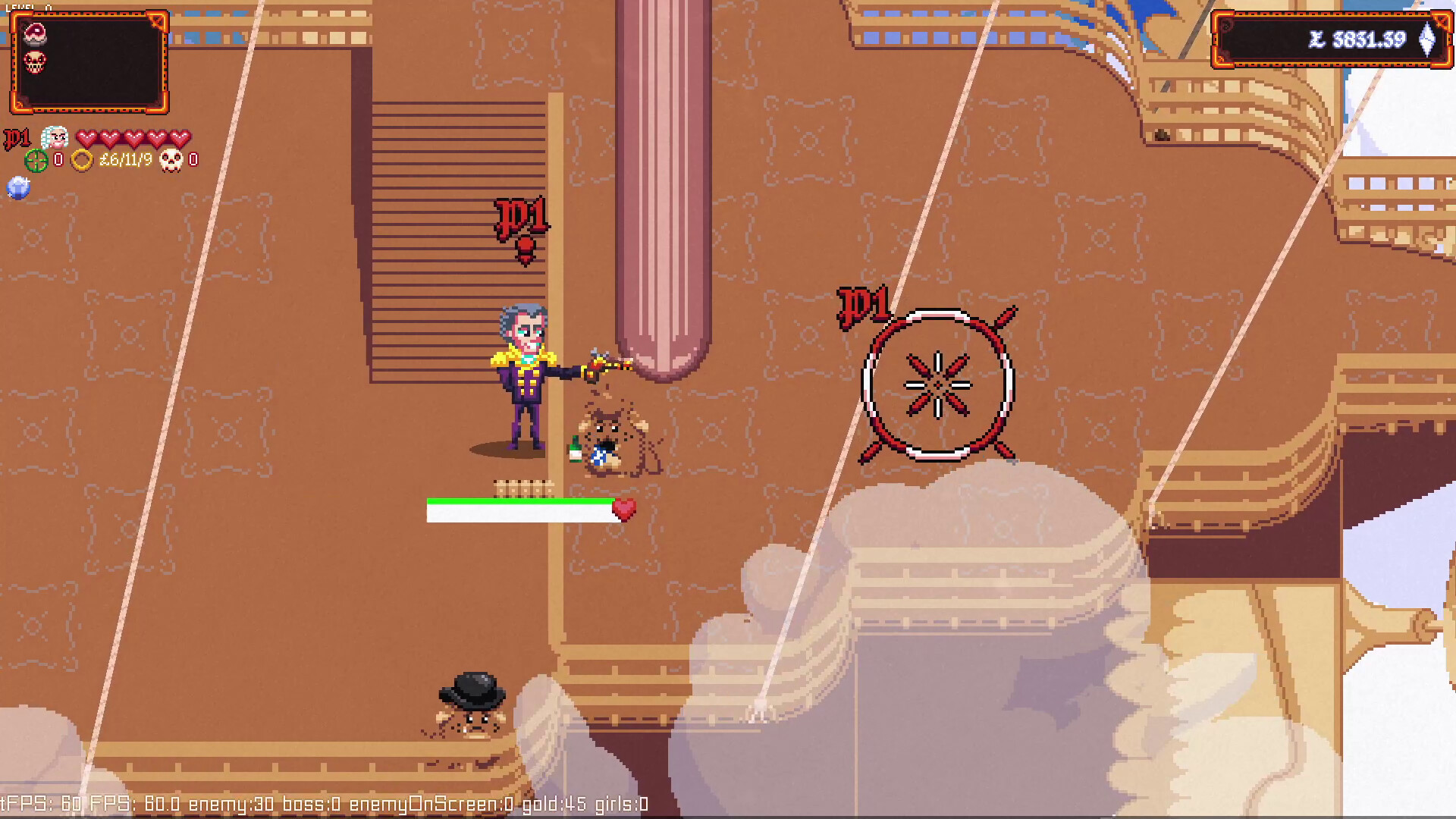Click the heart at the end of the boss bar
1456x819 pixels.
(624, 510)
